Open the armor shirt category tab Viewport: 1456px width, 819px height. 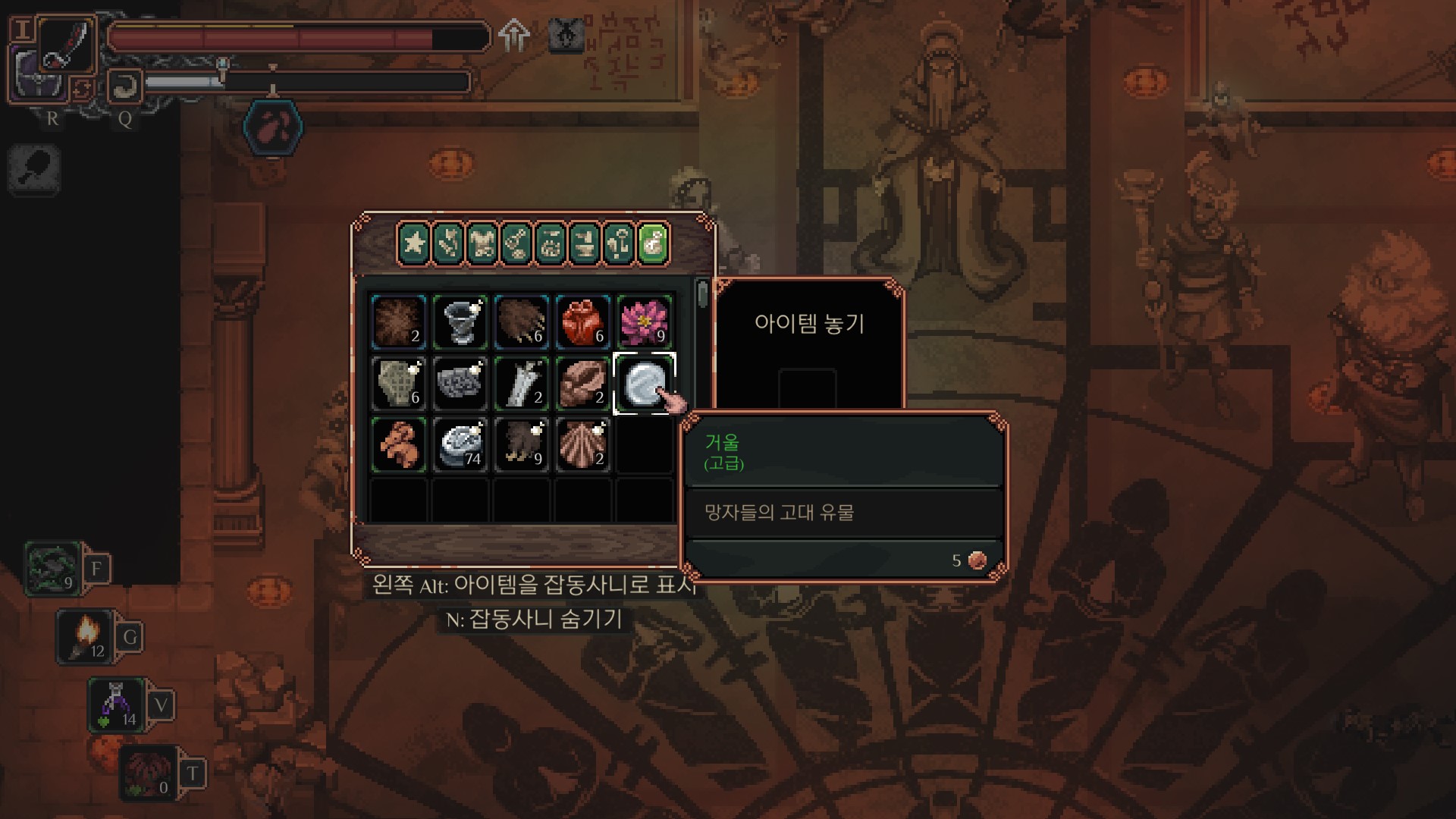(x=482, y=243)
